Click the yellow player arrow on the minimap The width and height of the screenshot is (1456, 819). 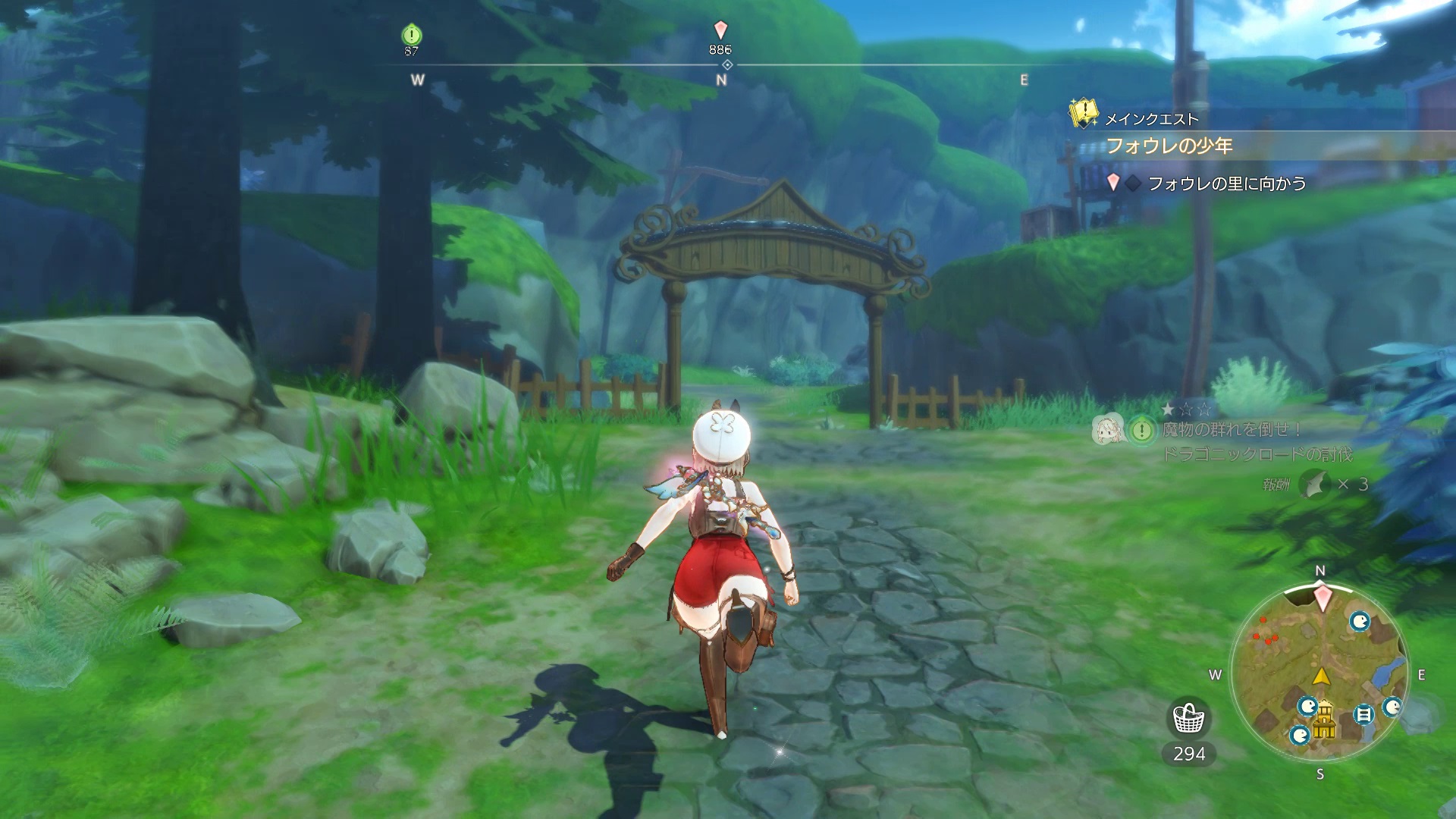(1322, 676)
